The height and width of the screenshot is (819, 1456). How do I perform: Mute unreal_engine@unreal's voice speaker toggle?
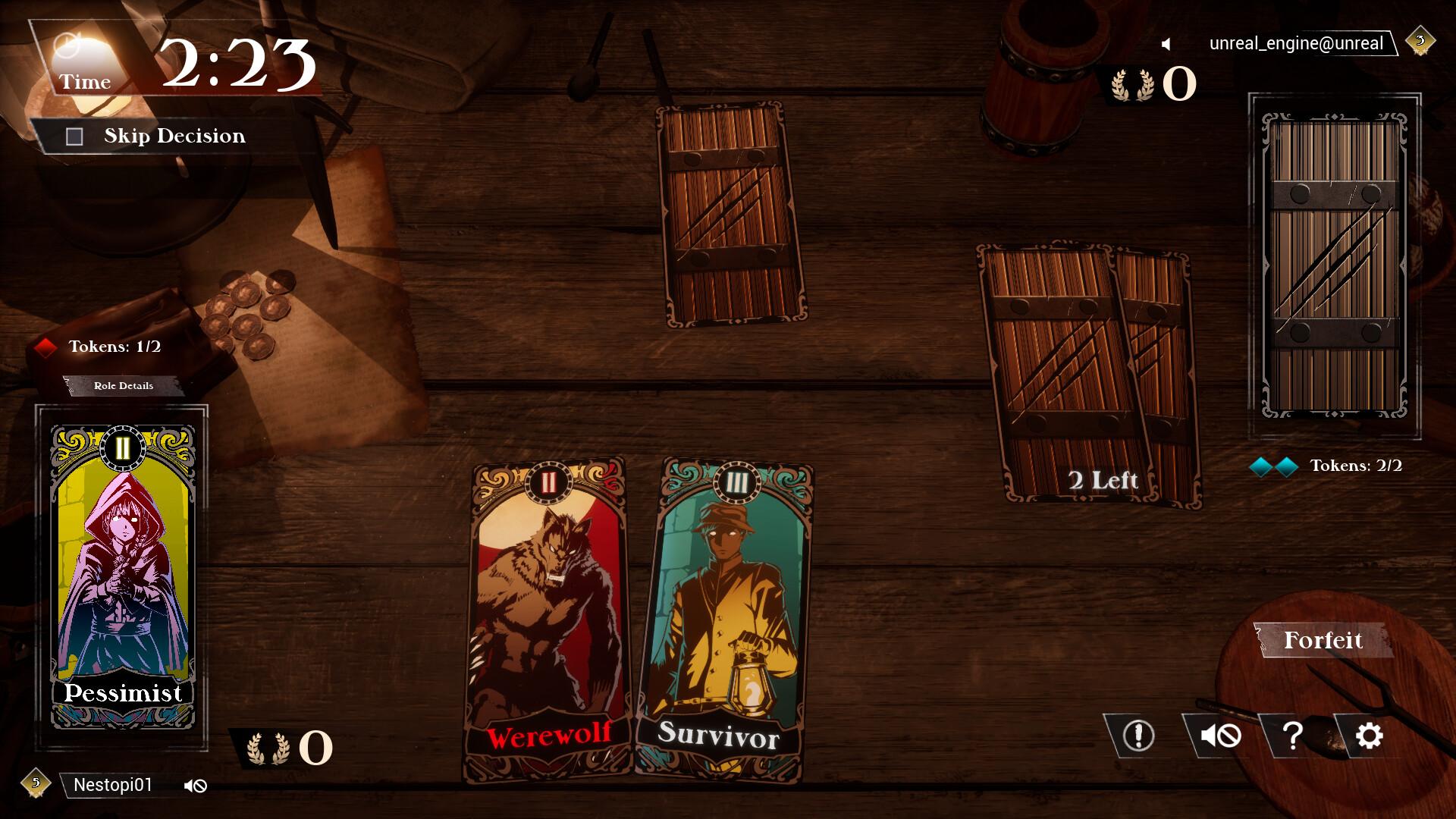1166,43
